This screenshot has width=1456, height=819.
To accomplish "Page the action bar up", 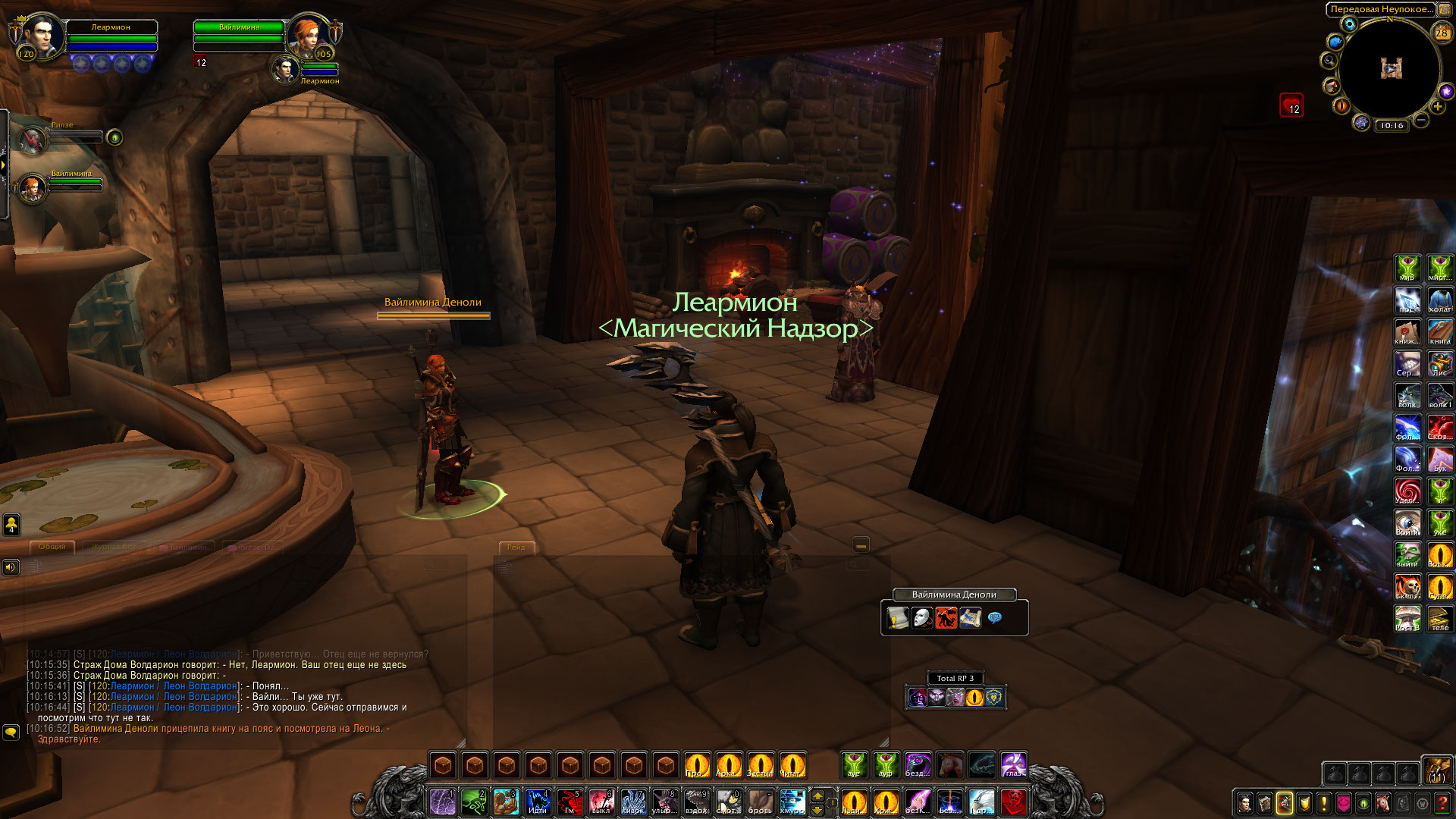I will [x=817, y=795].
